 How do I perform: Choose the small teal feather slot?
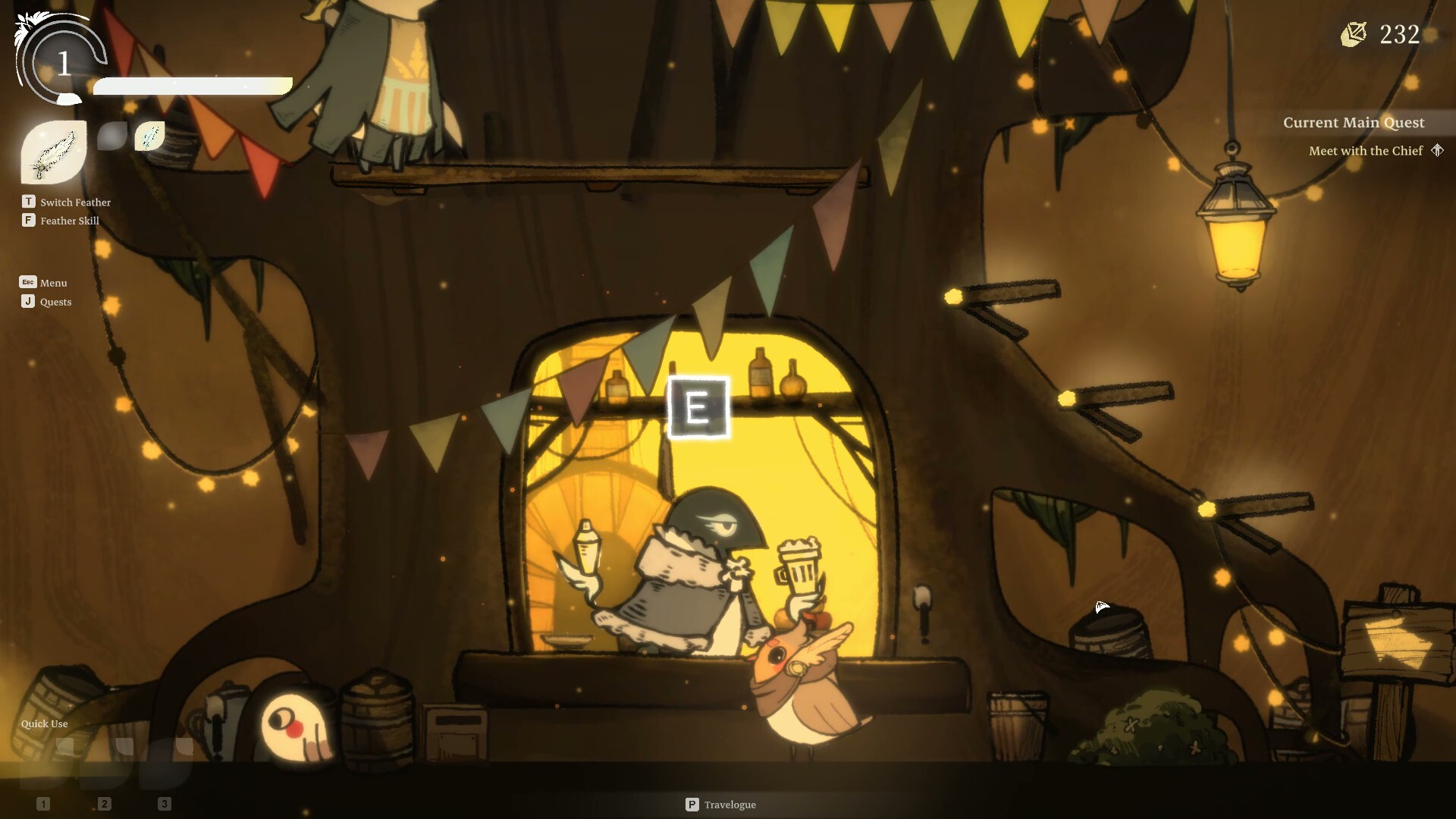pos(149,136)
